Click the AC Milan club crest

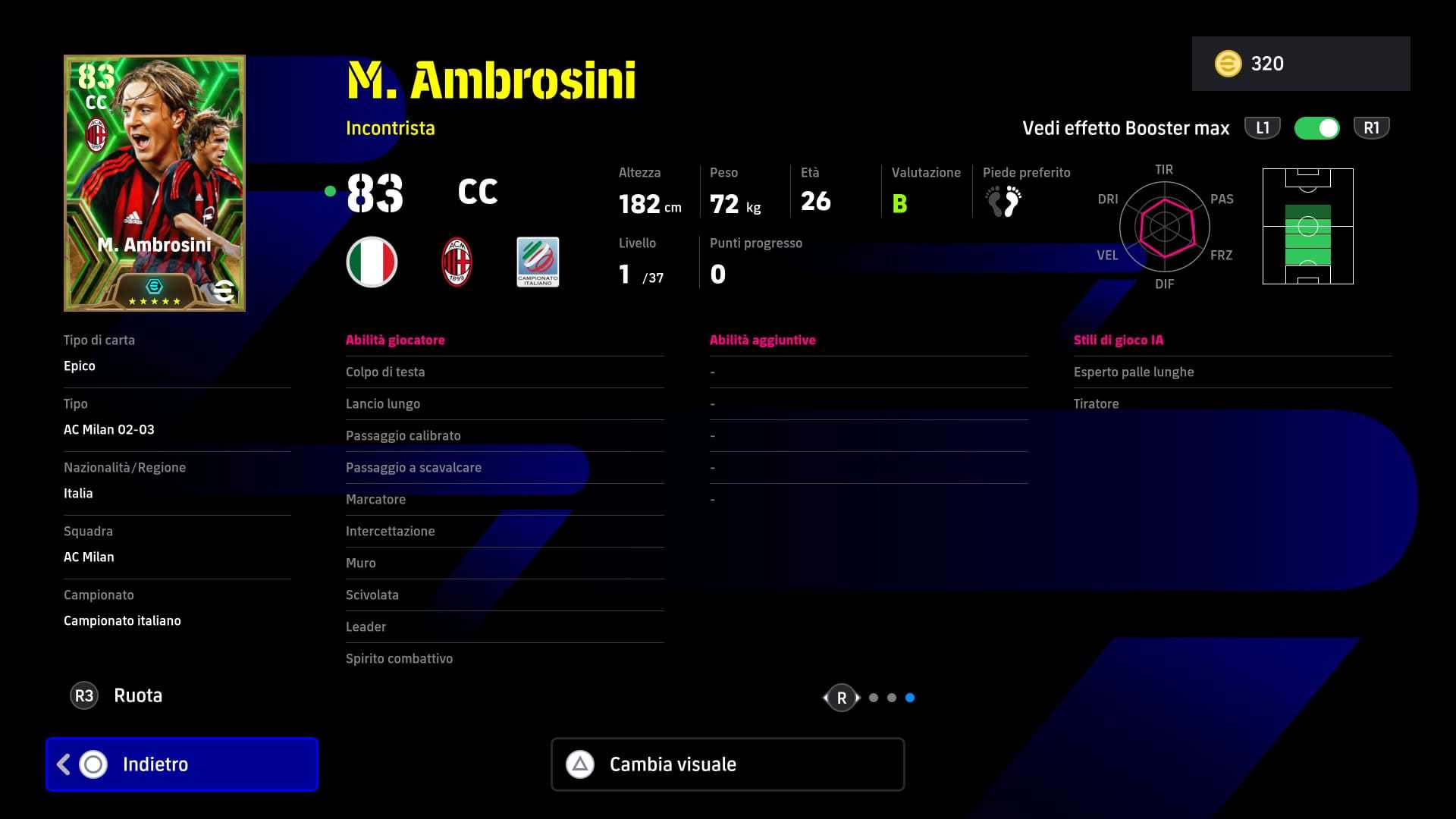click(x=457, y=262)
